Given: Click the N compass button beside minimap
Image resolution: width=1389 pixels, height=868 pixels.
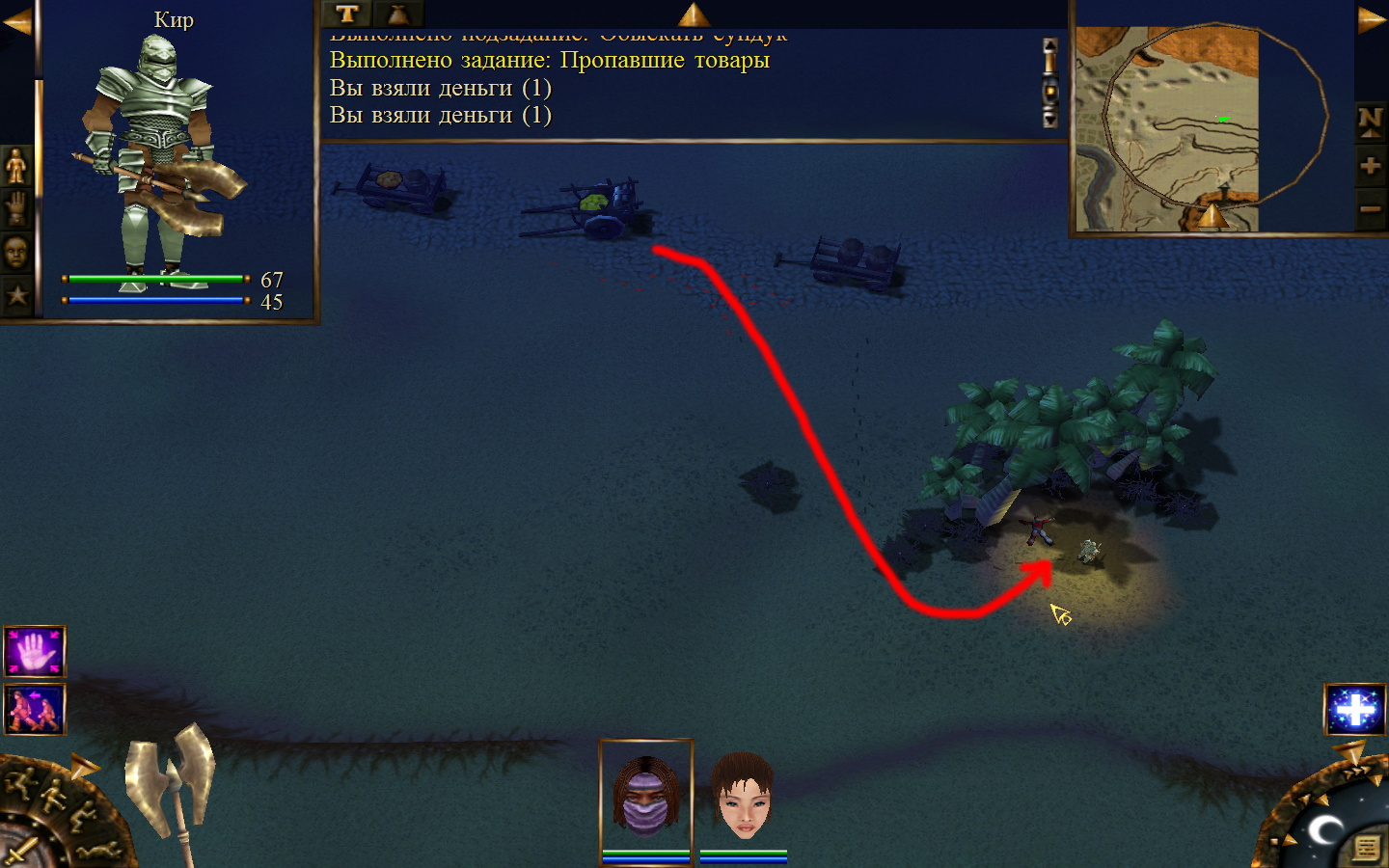Looking at the screenshot, I should pos(1370,122).
